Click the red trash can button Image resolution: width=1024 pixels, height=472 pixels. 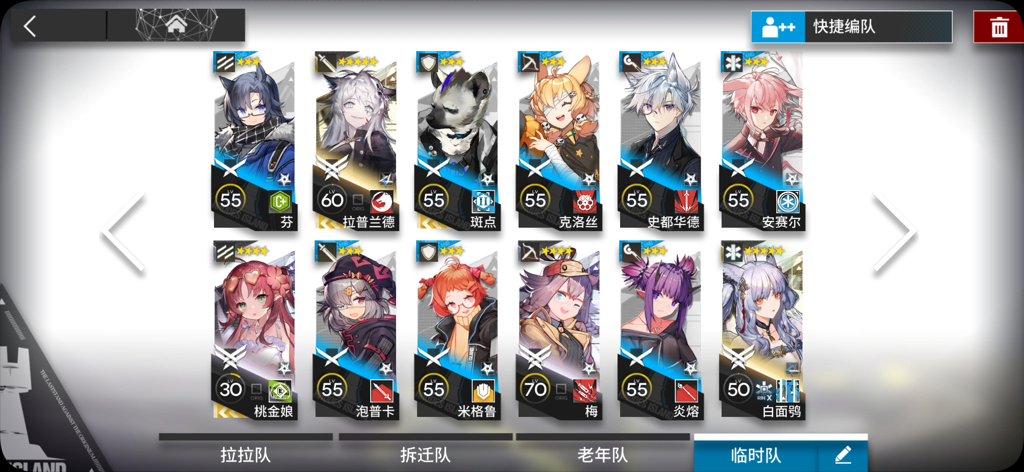point(998,27)
